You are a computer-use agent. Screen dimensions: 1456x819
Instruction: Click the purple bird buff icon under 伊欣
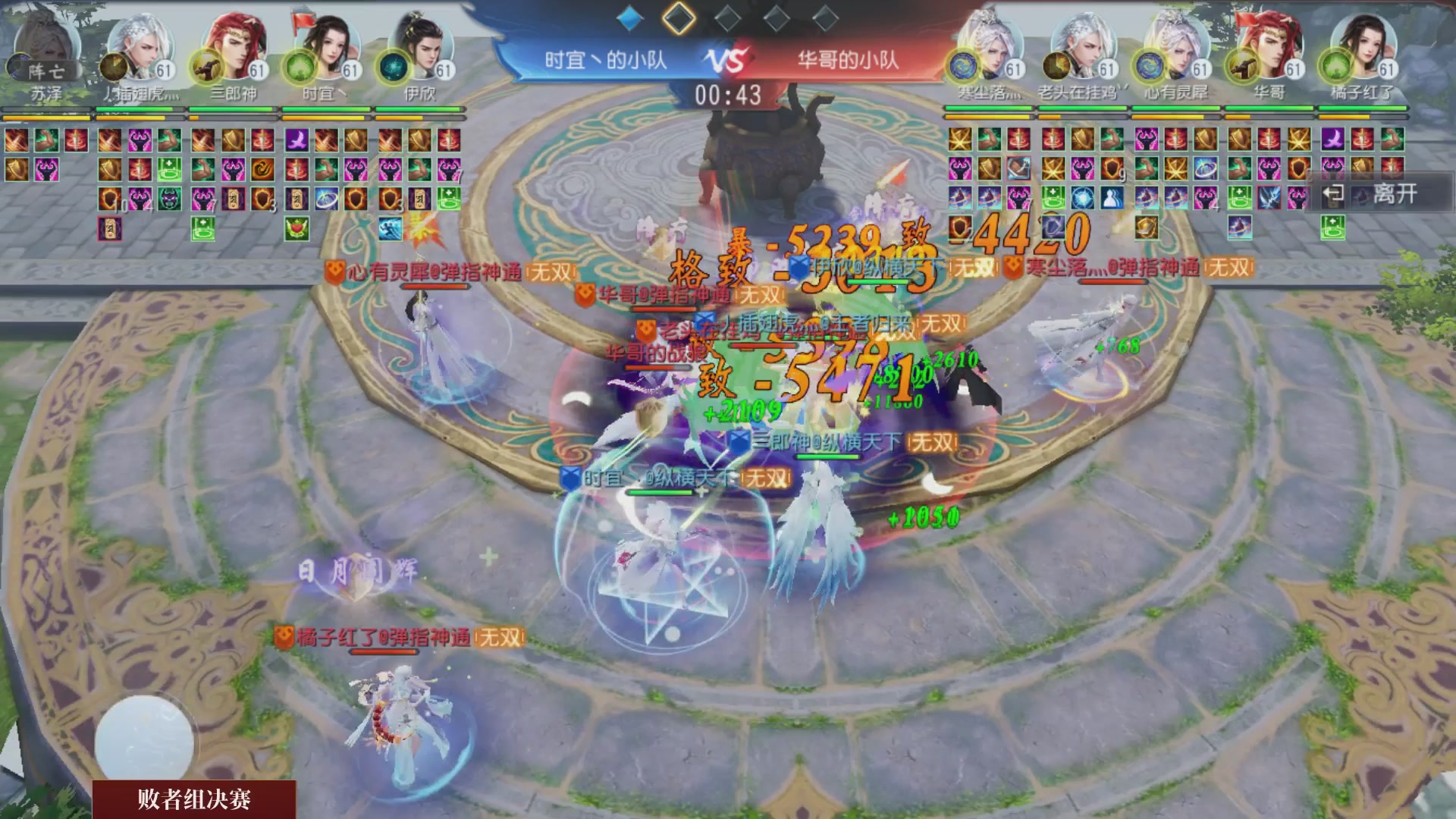click(297, 141)
